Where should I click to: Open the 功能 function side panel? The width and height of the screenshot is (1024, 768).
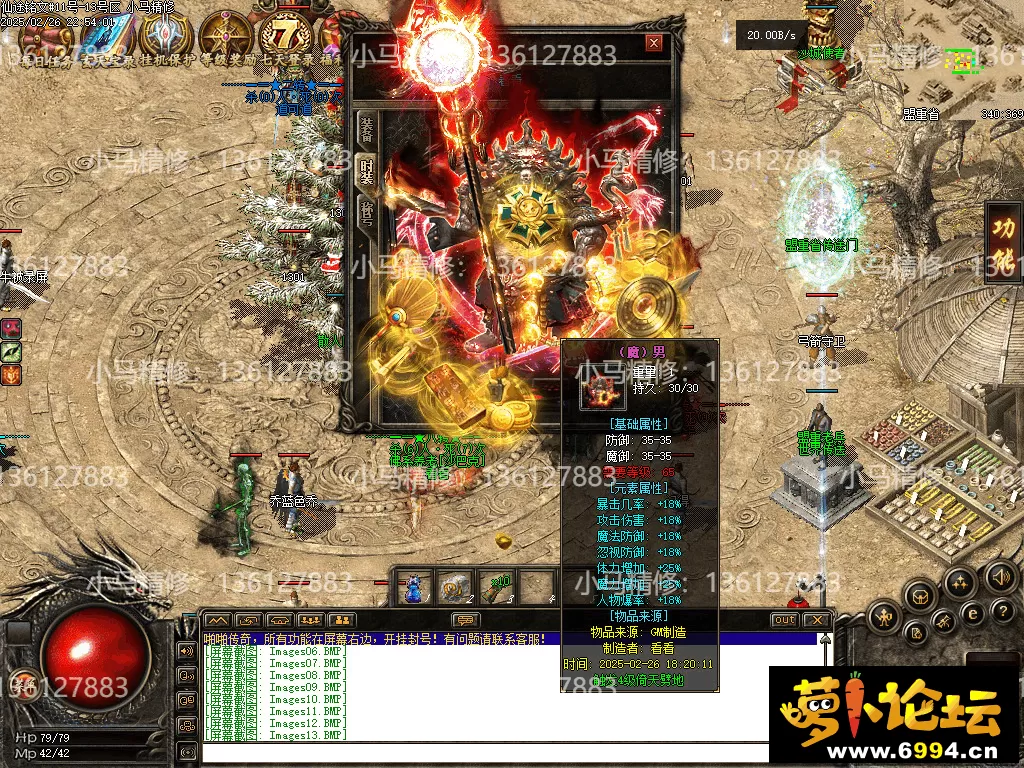(1002, 243)
